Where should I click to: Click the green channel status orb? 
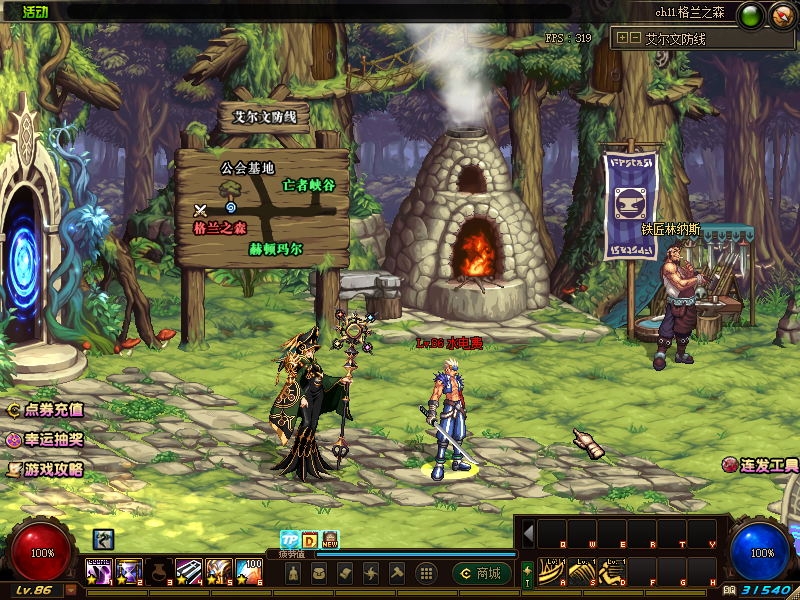pyautogui.click(x=753, y=13)
